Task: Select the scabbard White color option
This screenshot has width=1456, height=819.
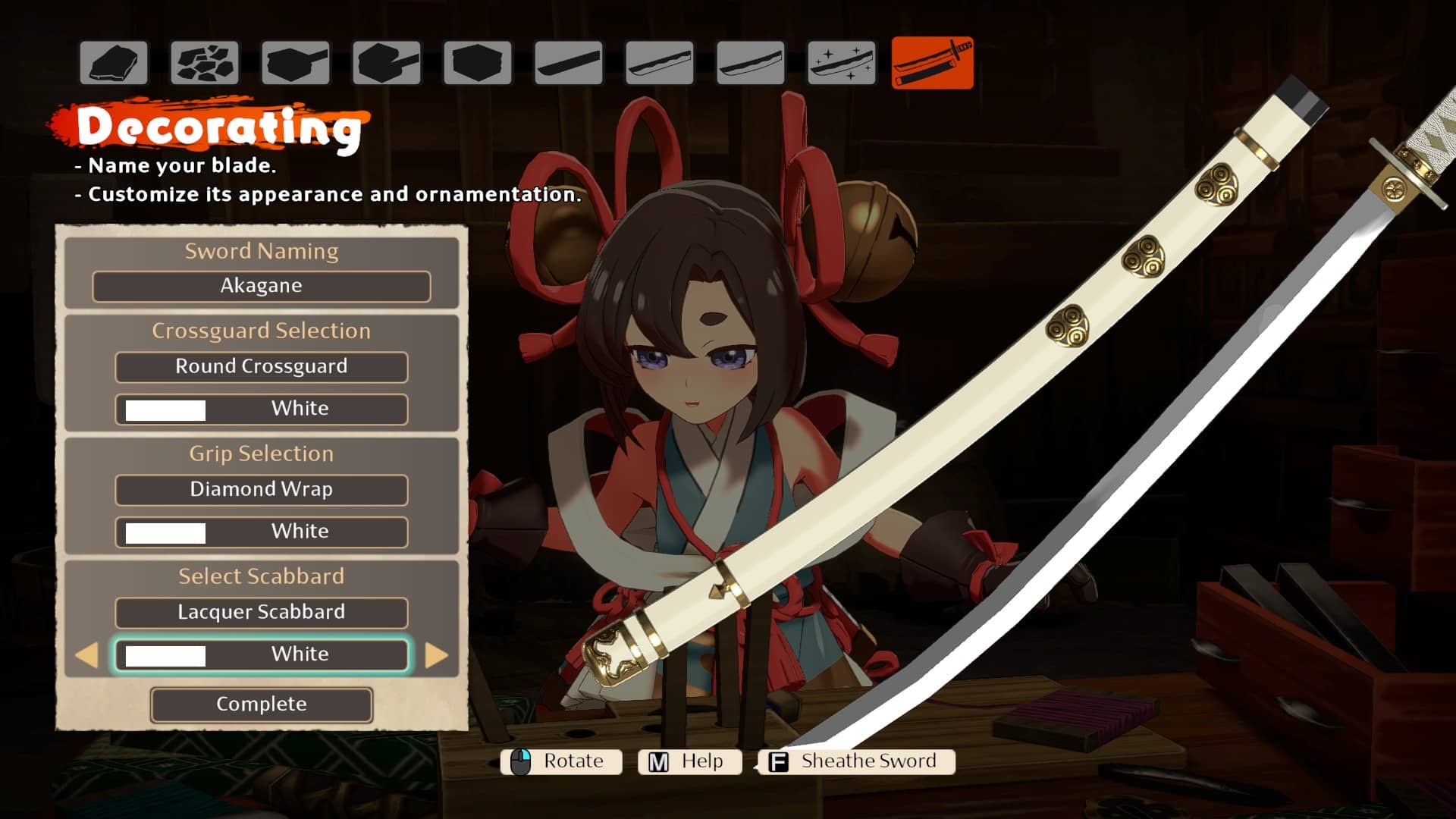Action: tap(261, 654)
